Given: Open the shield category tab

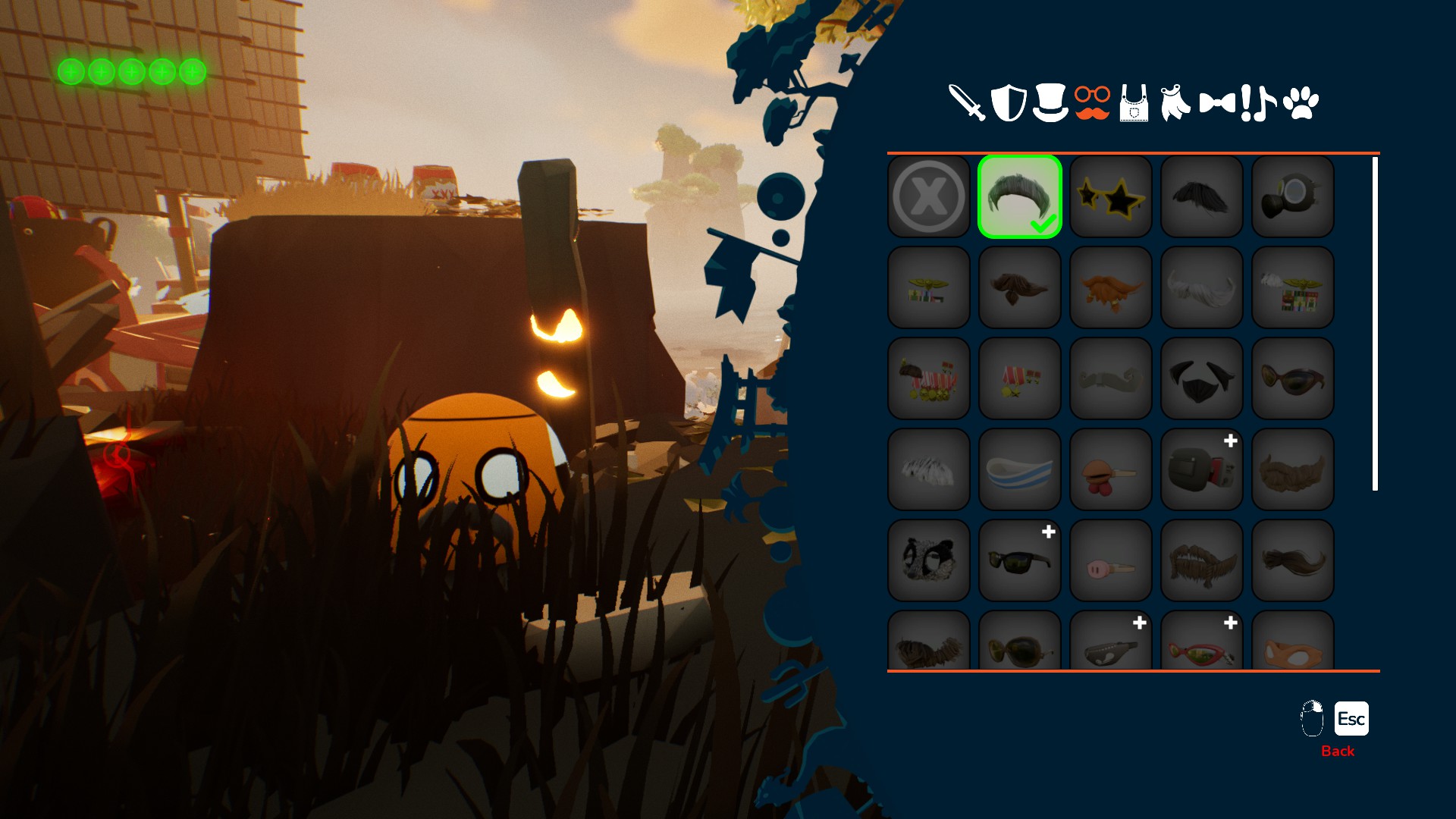Looking at the screenshot, I should [1009, 103].
